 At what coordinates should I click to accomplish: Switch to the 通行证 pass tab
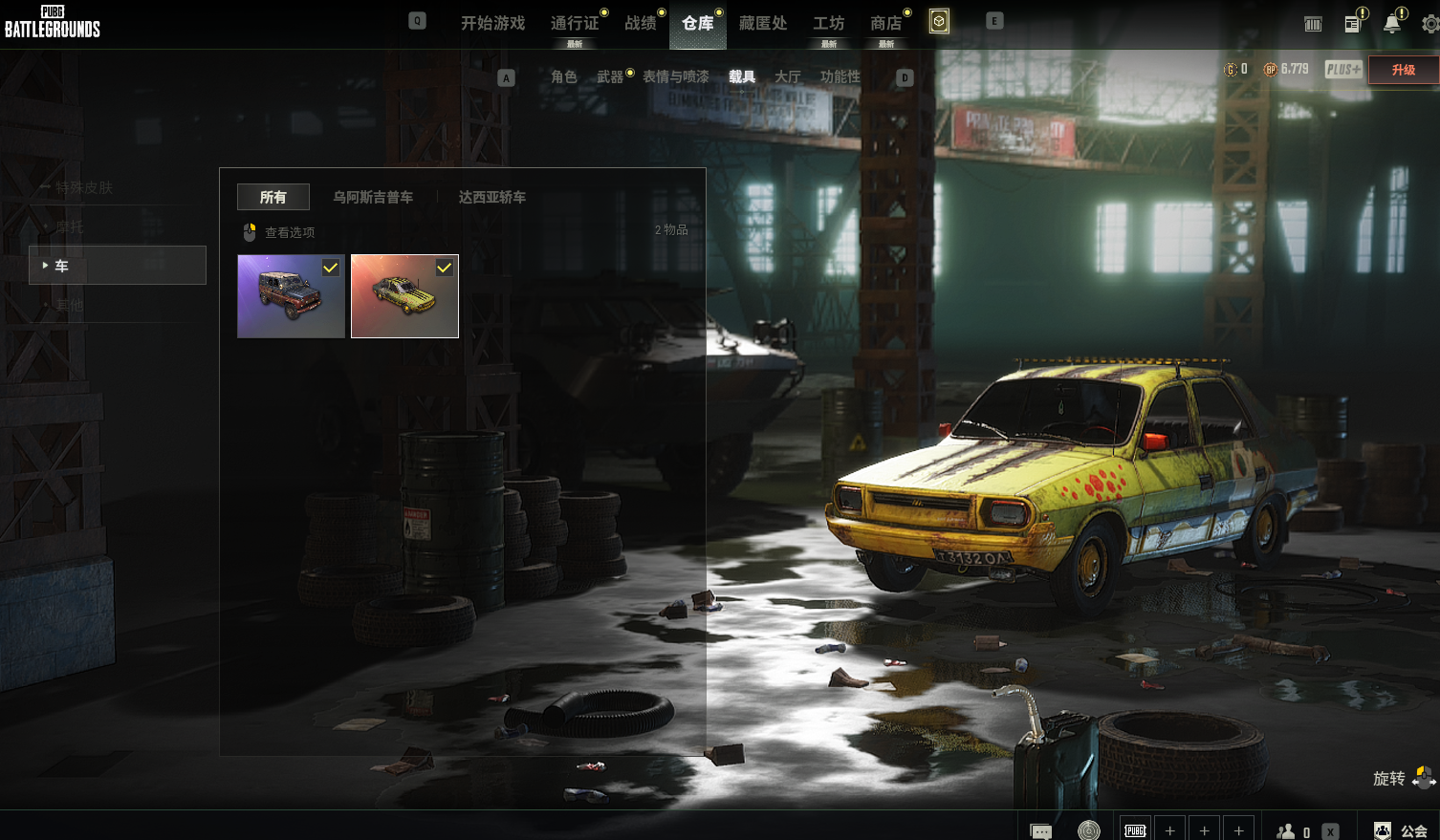(x=575, y=23)
